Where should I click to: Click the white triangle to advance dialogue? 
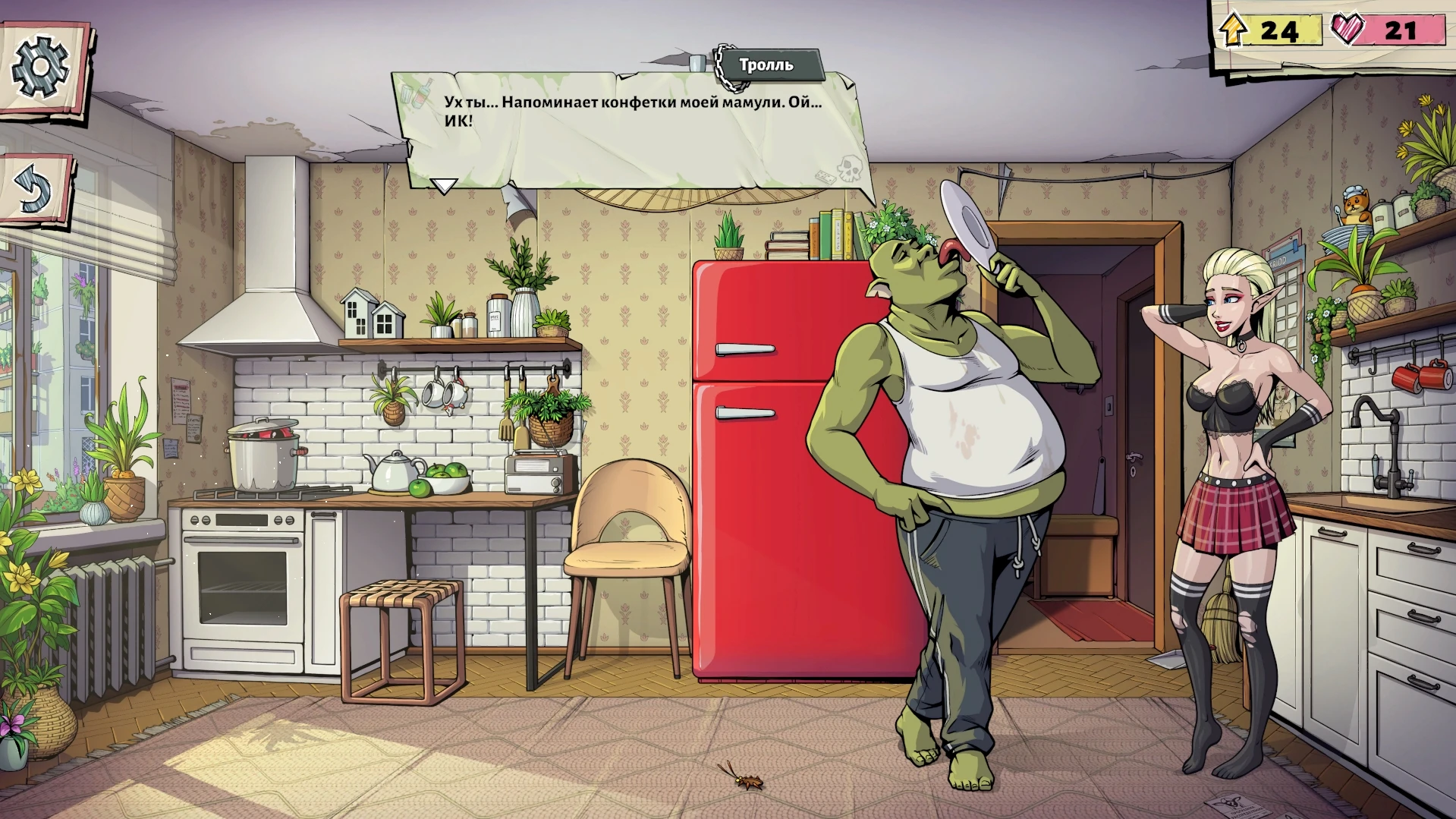pyautogui.click(x=442, y=184)
